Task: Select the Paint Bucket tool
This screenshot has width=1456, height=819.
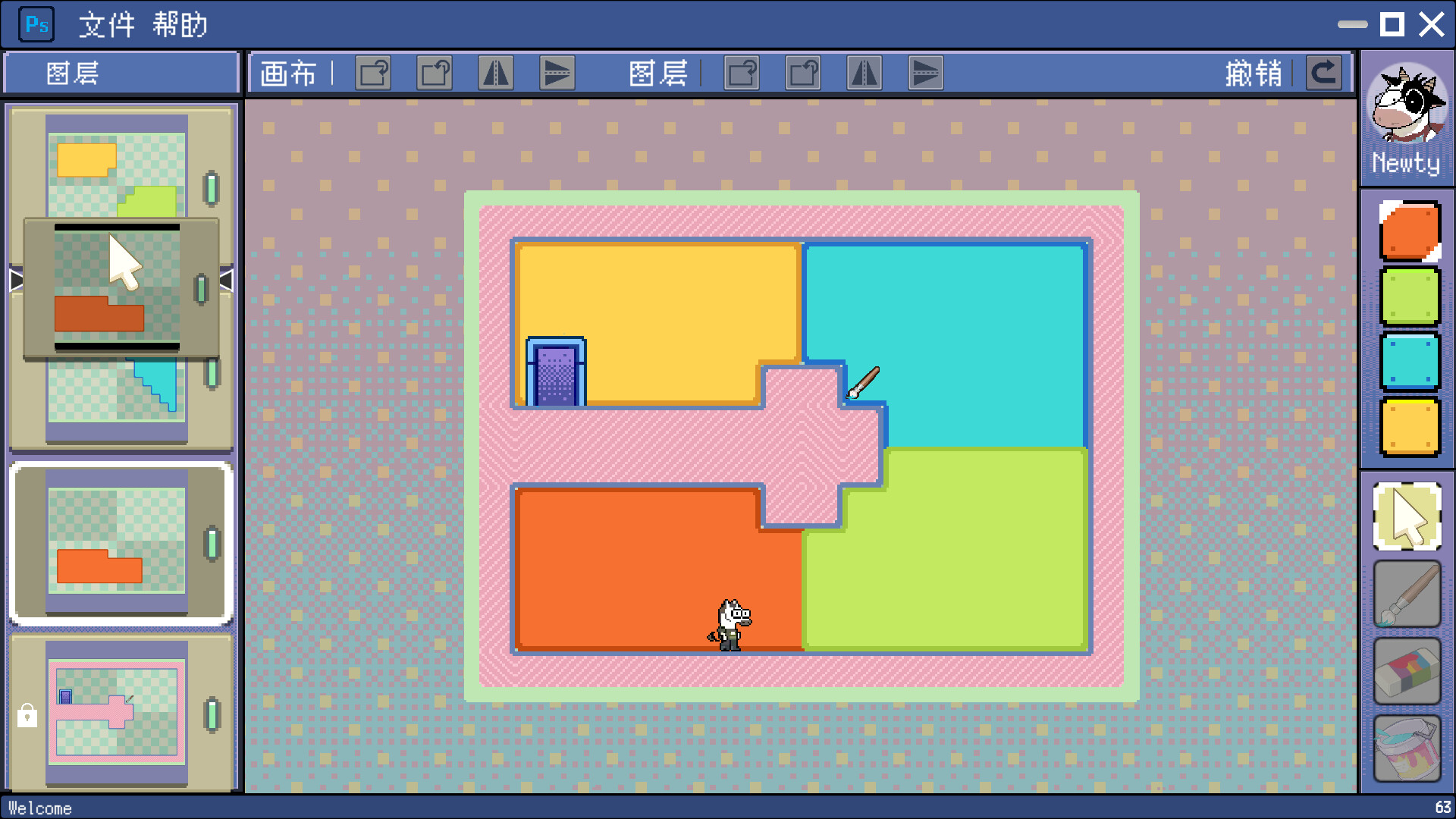Action: click(1406, 748)
